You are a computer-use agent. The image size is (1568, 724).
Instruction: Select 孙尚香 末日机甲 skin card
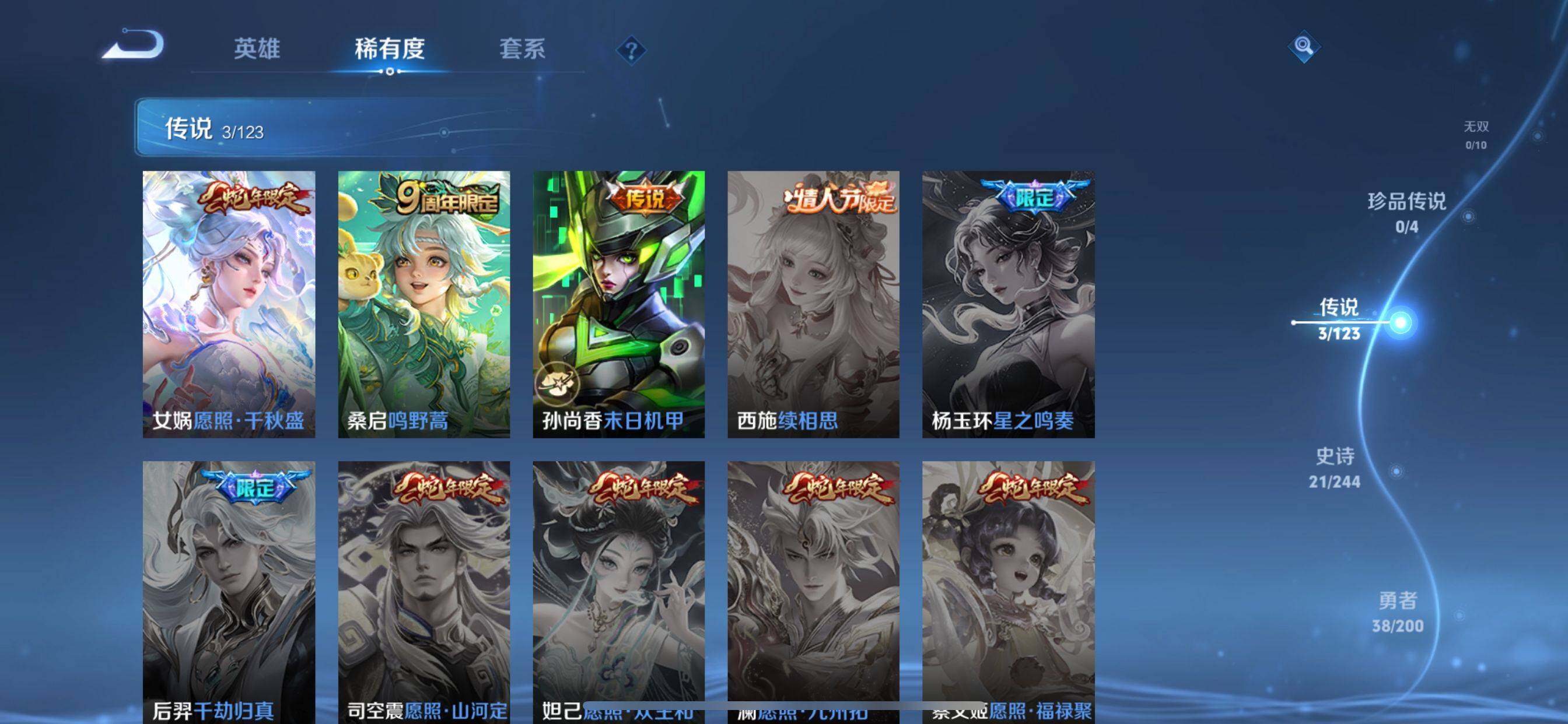tap(618, 304)
